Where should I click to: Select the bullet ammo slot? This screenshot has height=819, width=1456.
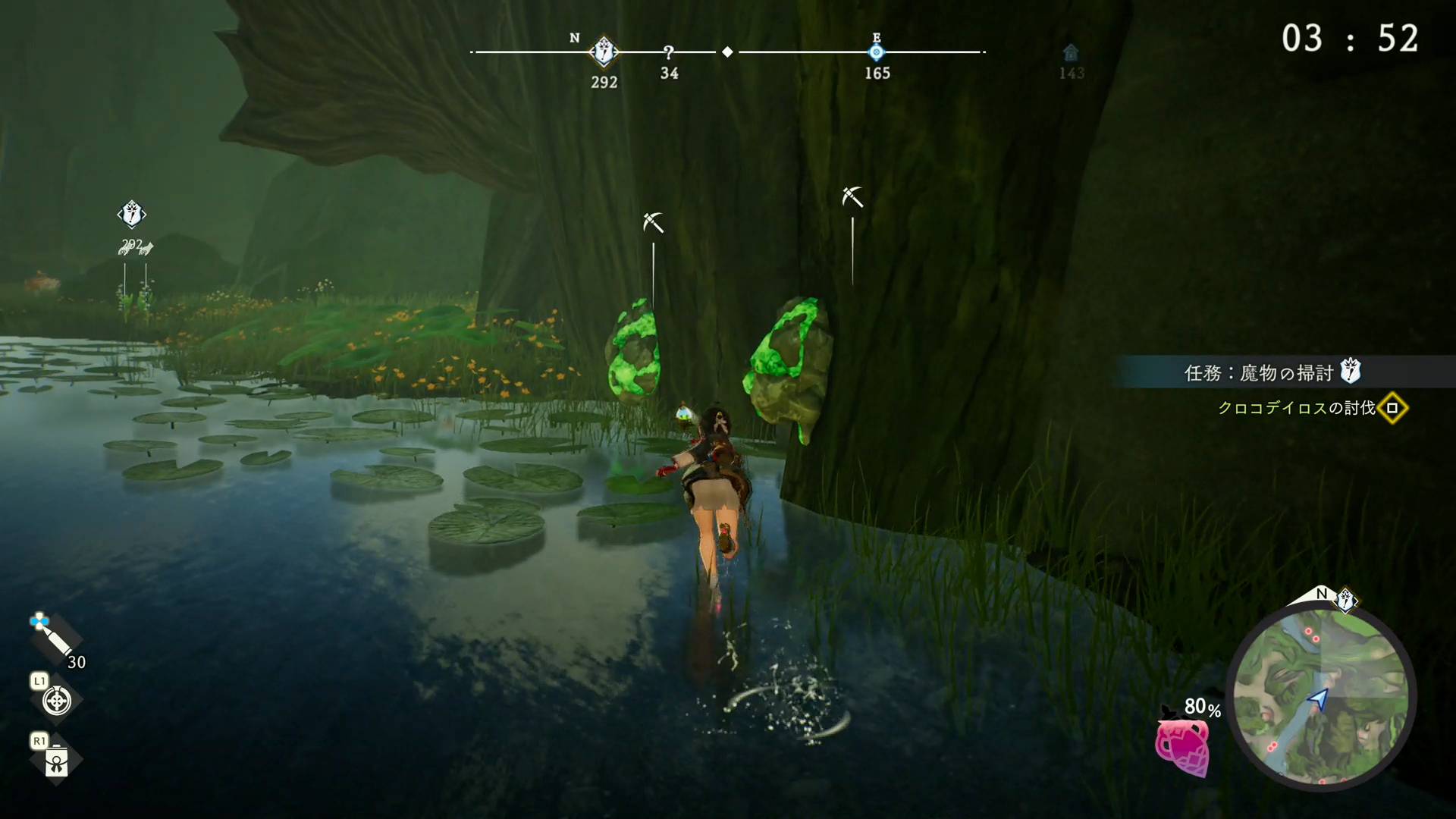click(x=55, y=639)
